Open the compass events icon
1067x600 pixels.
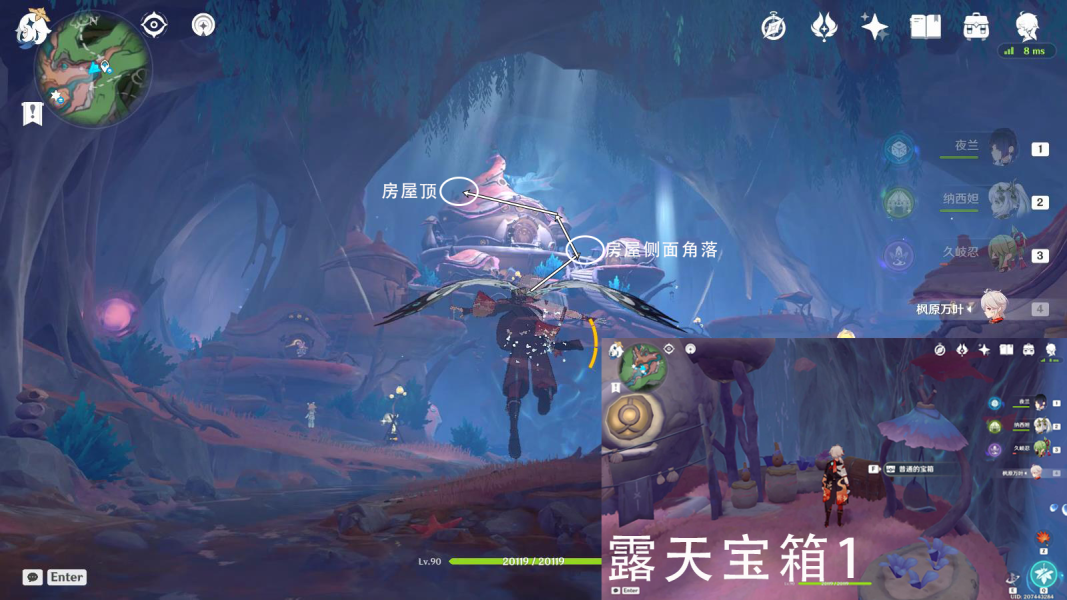(773, 27)
